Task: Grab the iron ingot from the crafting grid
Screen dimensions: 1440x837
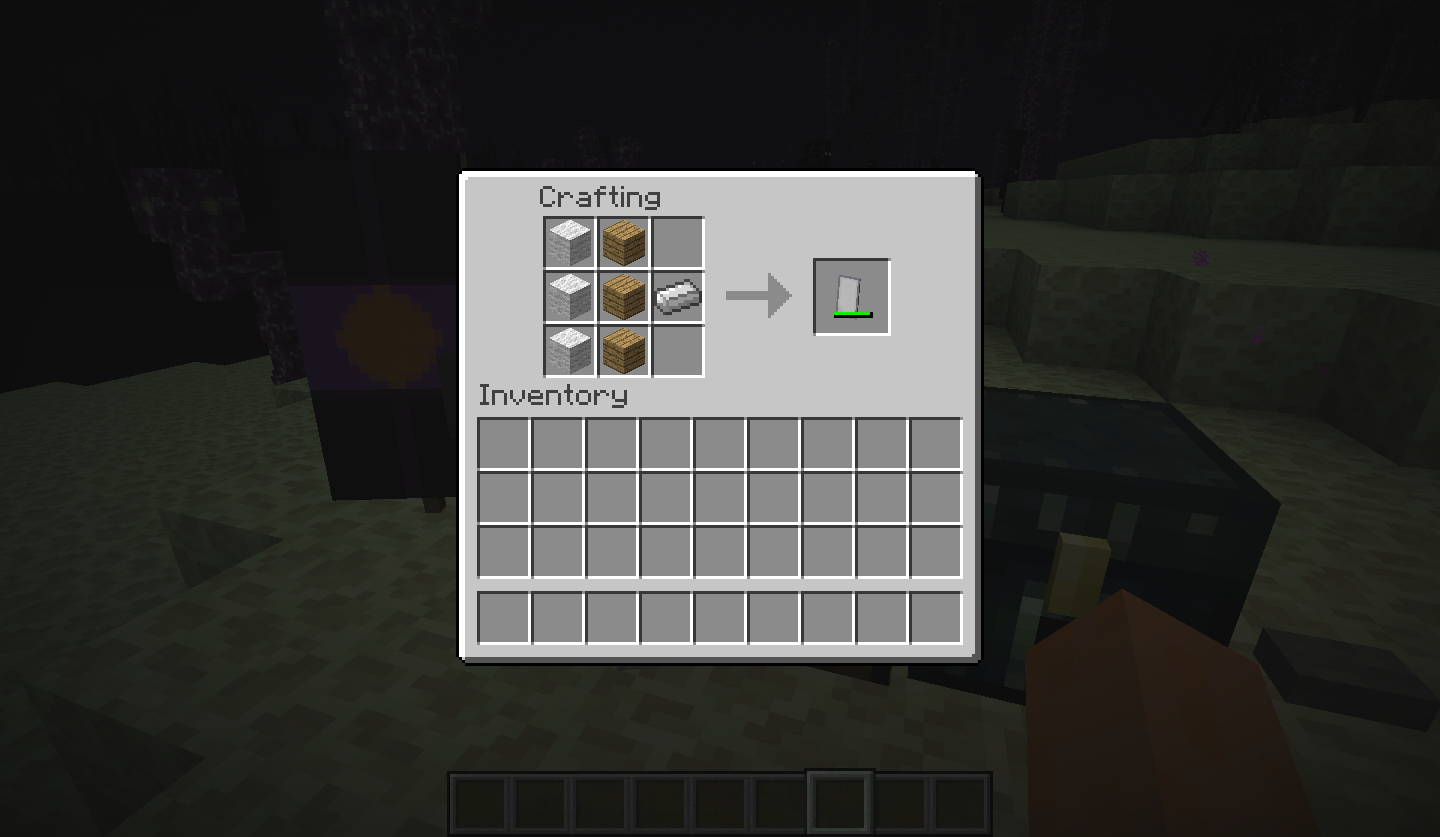Action: coord(677,295)
